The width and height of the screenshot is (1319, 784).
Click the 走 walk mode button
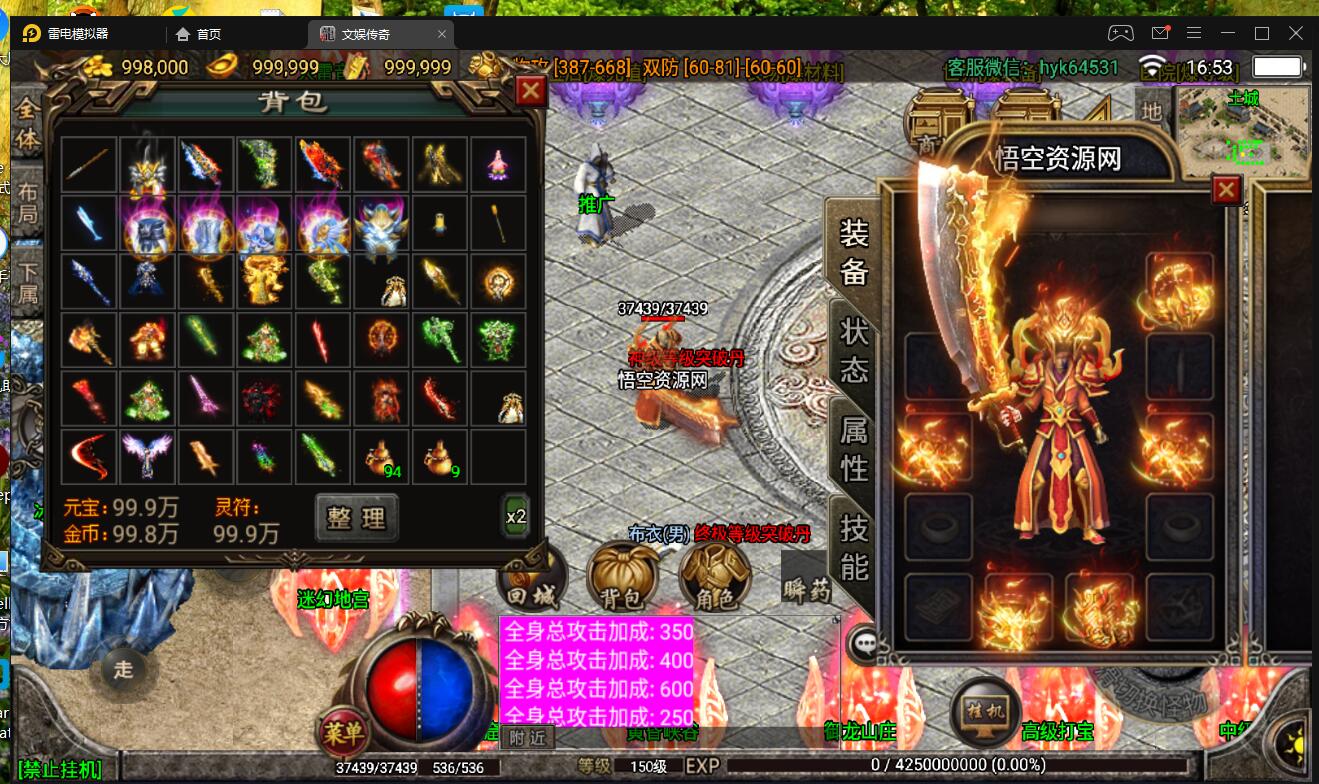[123, 670]
